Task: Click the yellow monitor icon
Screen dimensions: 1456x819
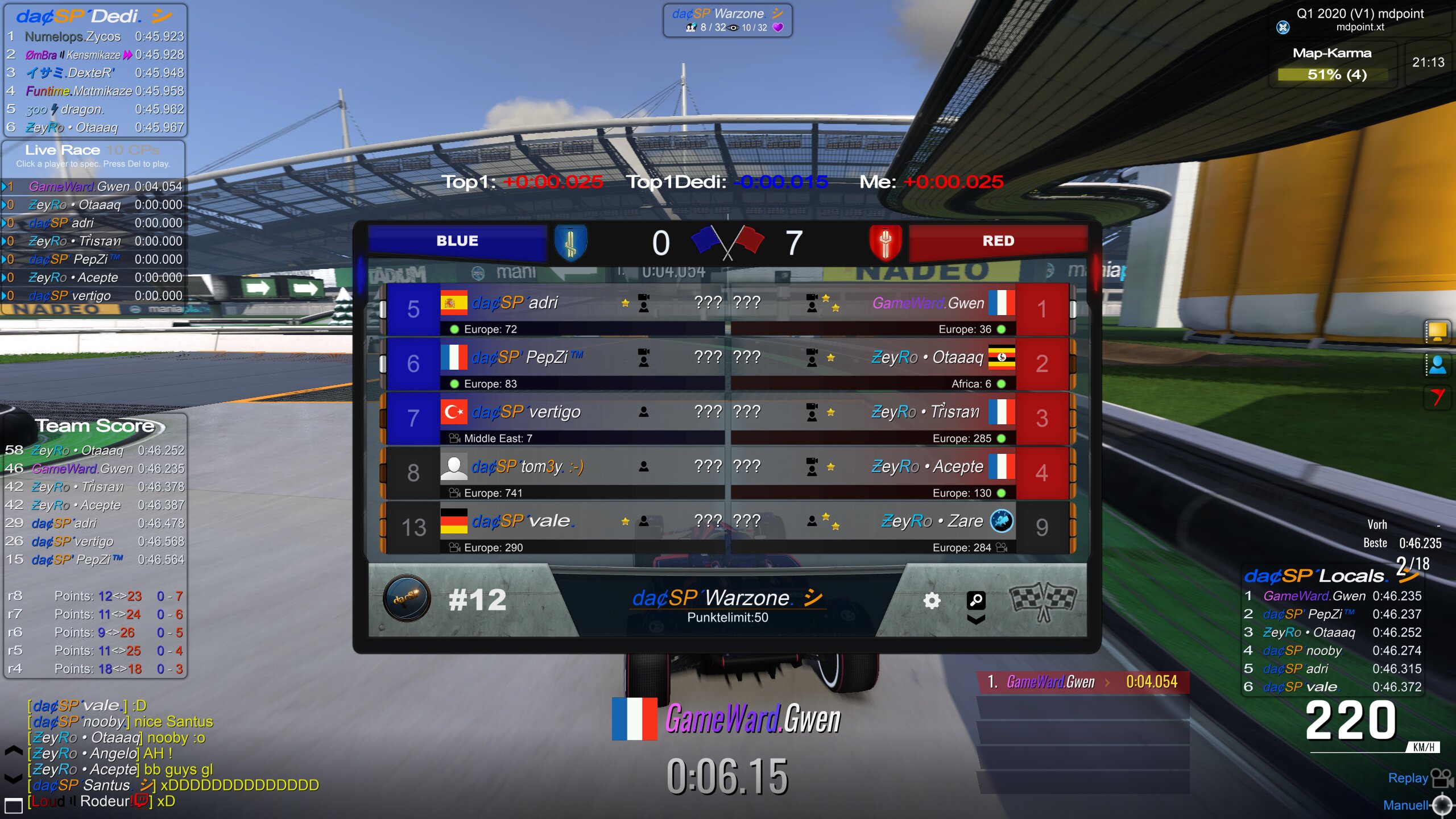Action: pos(1437,331)
